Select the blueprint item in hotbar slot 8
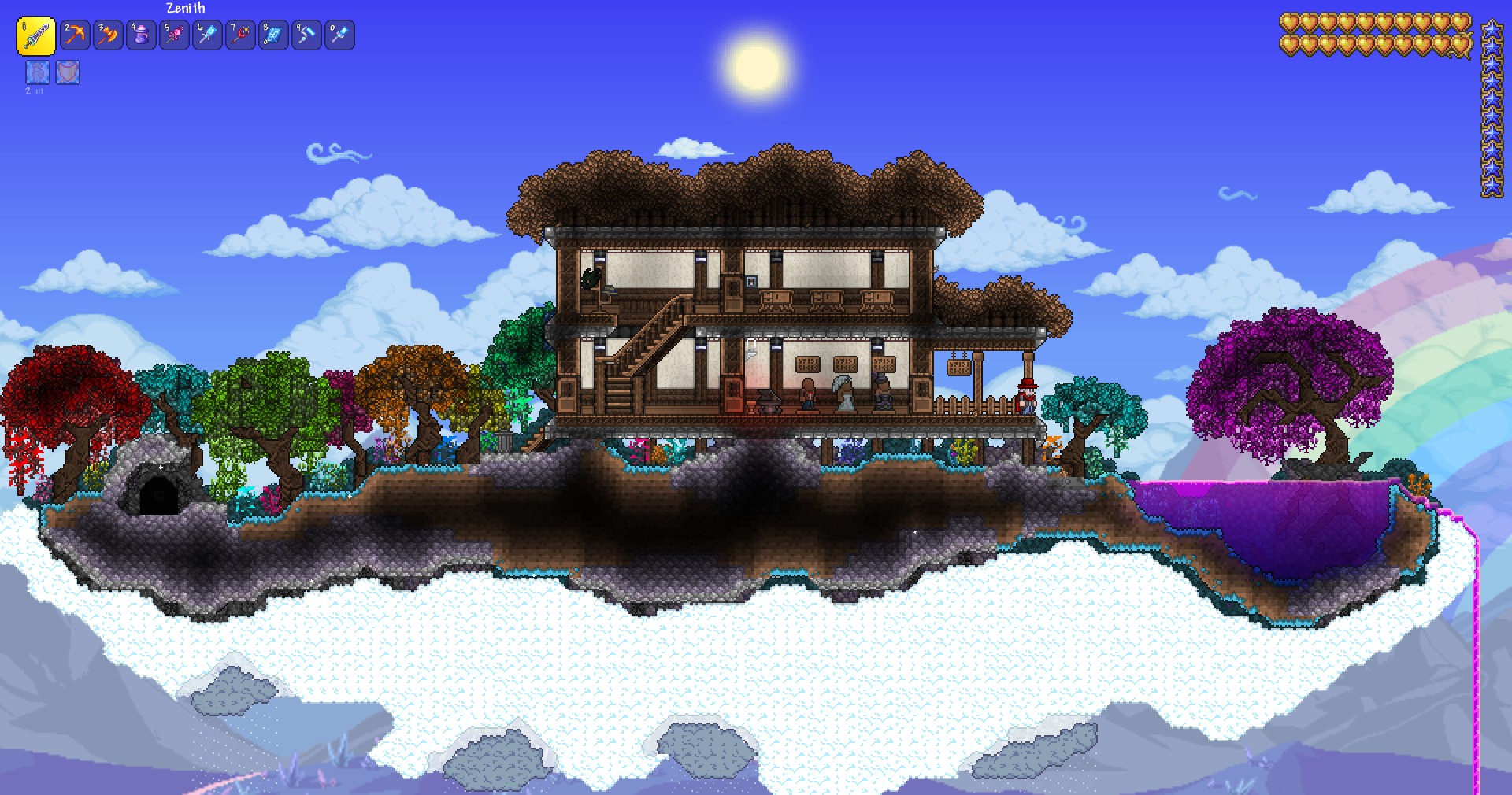The width and height of the screenshot is (1512, 795). [x=274, y=35]
